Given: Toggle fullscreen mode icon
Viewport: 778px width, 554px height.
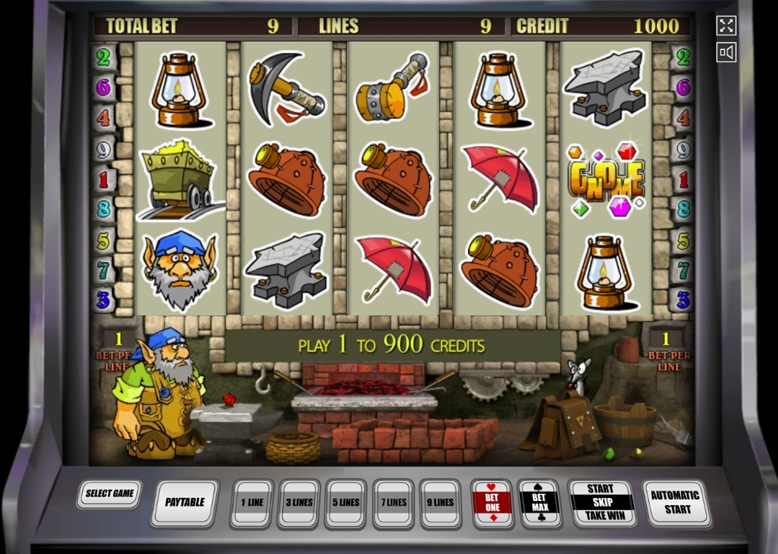Looking at the screenshot, I should [x=726, y=26].
